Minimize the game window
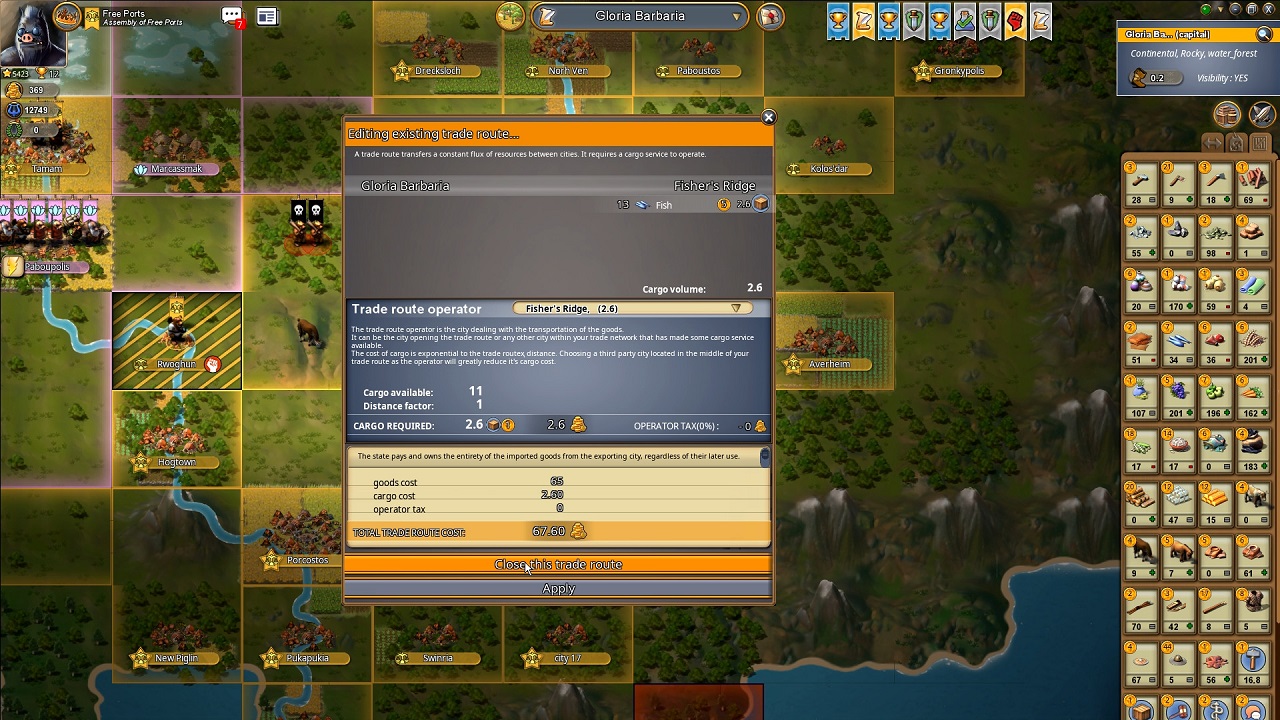This screenshot has width=1280, height=720. coord(1234,9)
